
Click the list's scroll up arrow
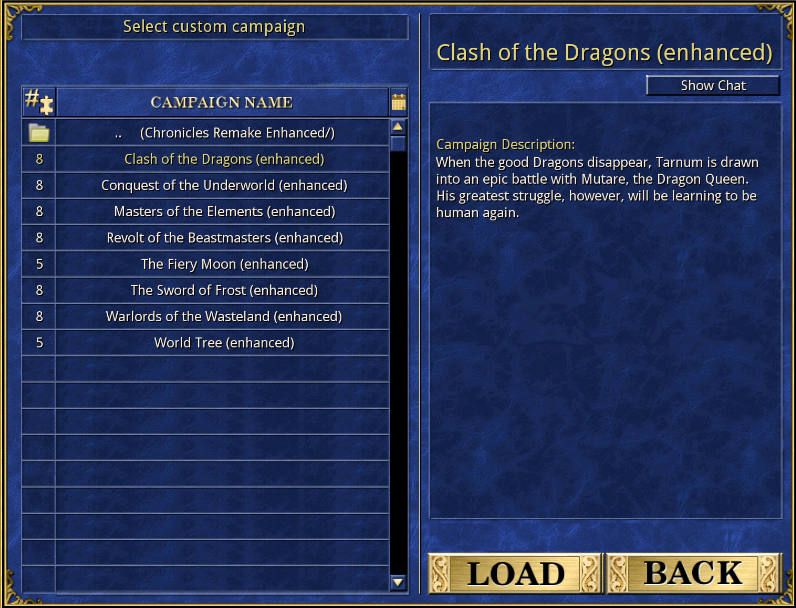[398, 127]
